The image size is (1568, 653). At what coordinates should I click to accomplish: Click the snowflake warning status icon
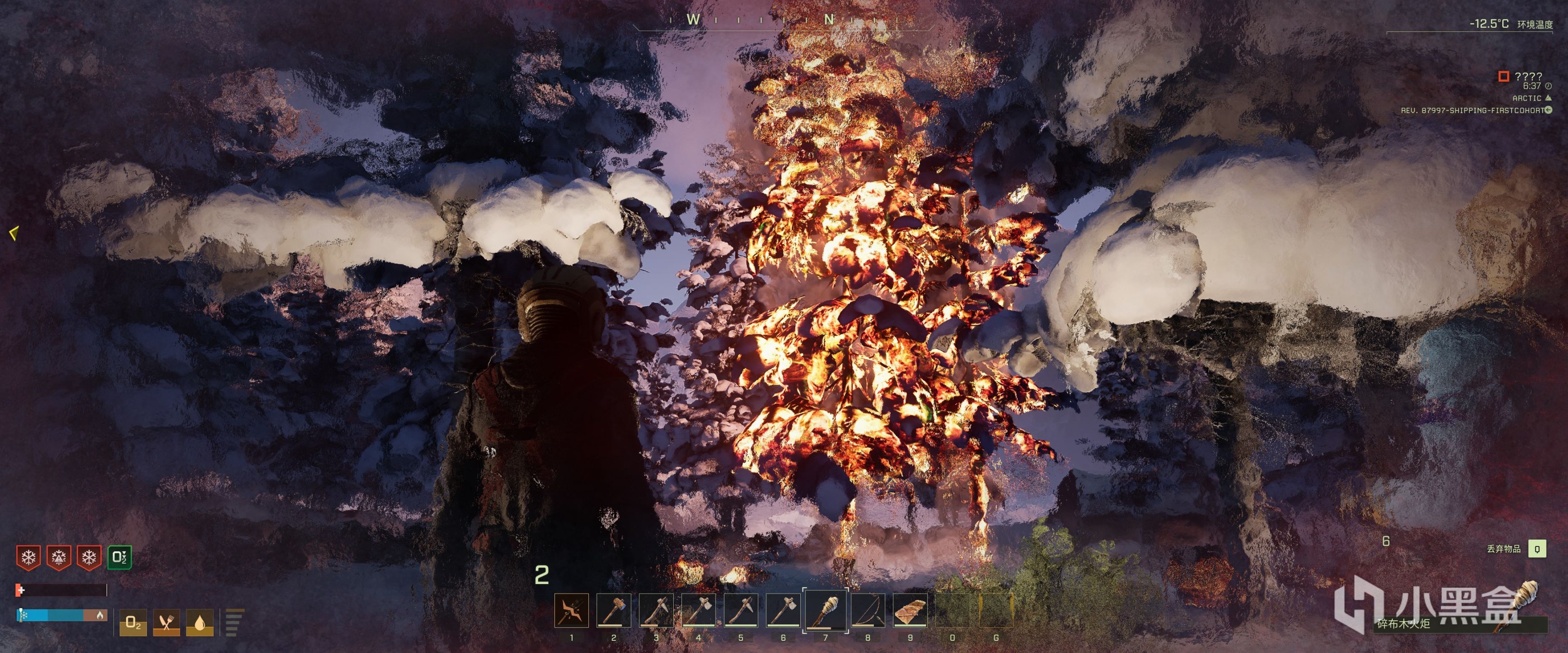tap(28, 557)
